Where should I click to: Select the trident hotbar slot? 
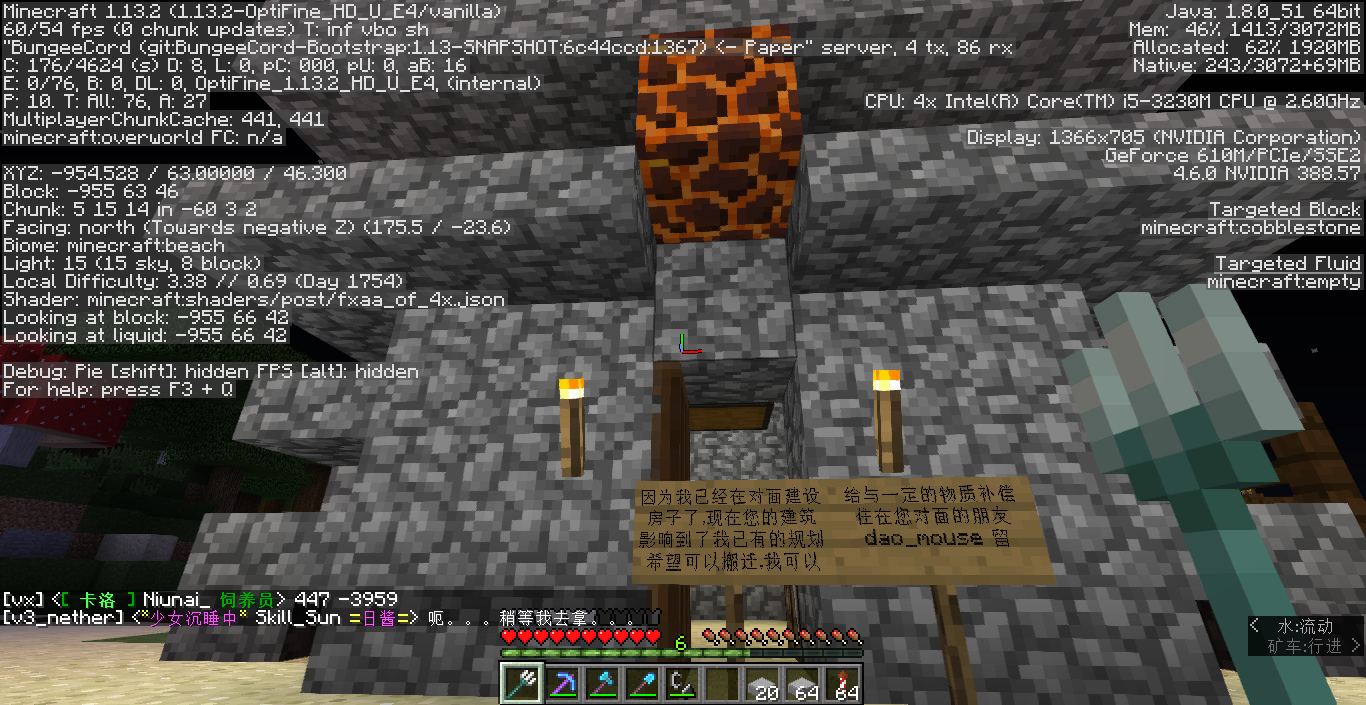[x=520, y=683]
